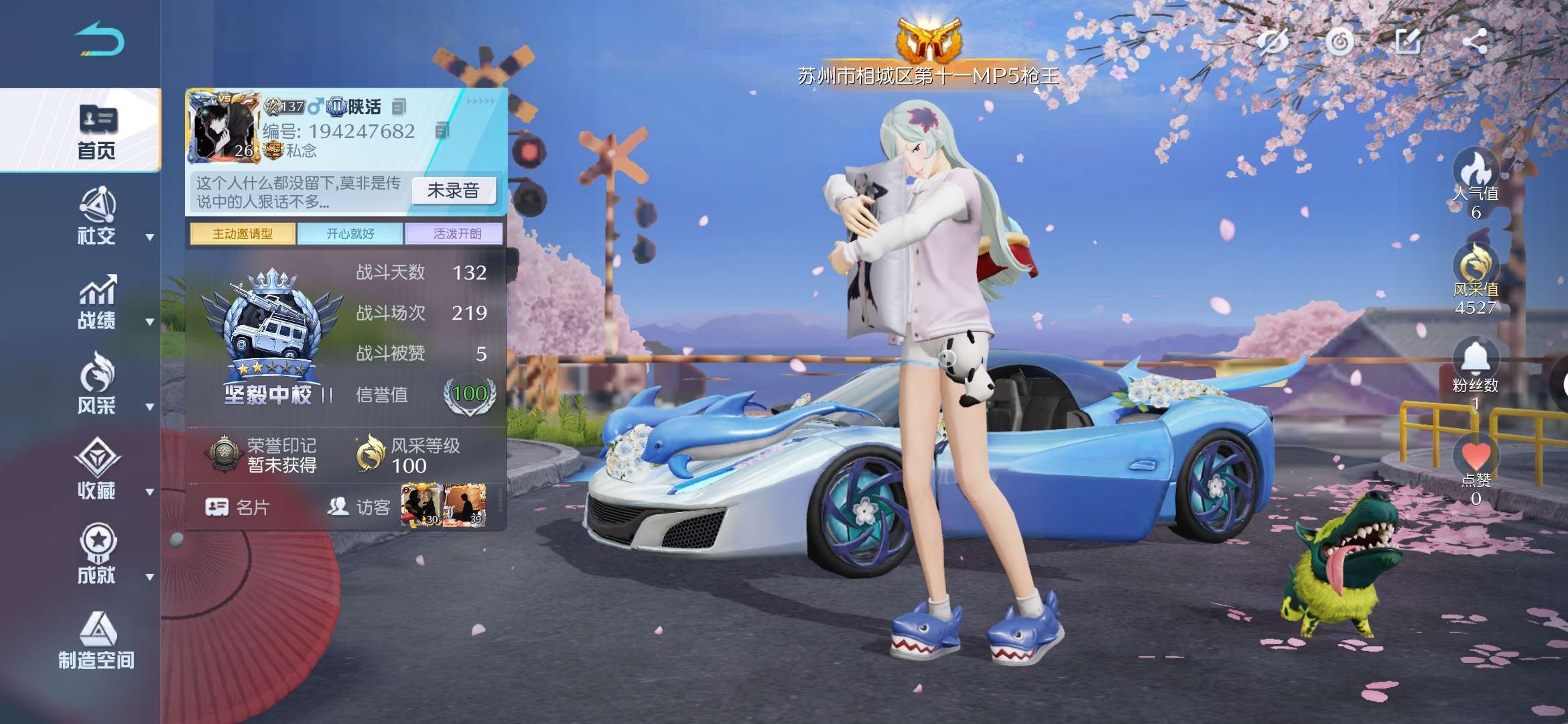Open the 粉丝数 fans bell icon
The image size is (1568, 724).
pos(1475,359)
